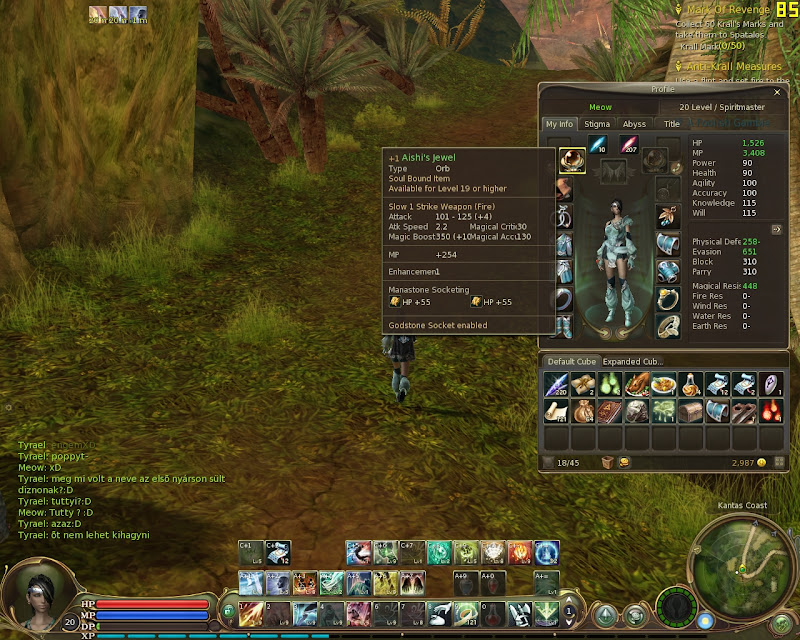Viewport: 800px width, 640px height.
Task: Open the Abyss tab
Action: [x=634, y=124]
